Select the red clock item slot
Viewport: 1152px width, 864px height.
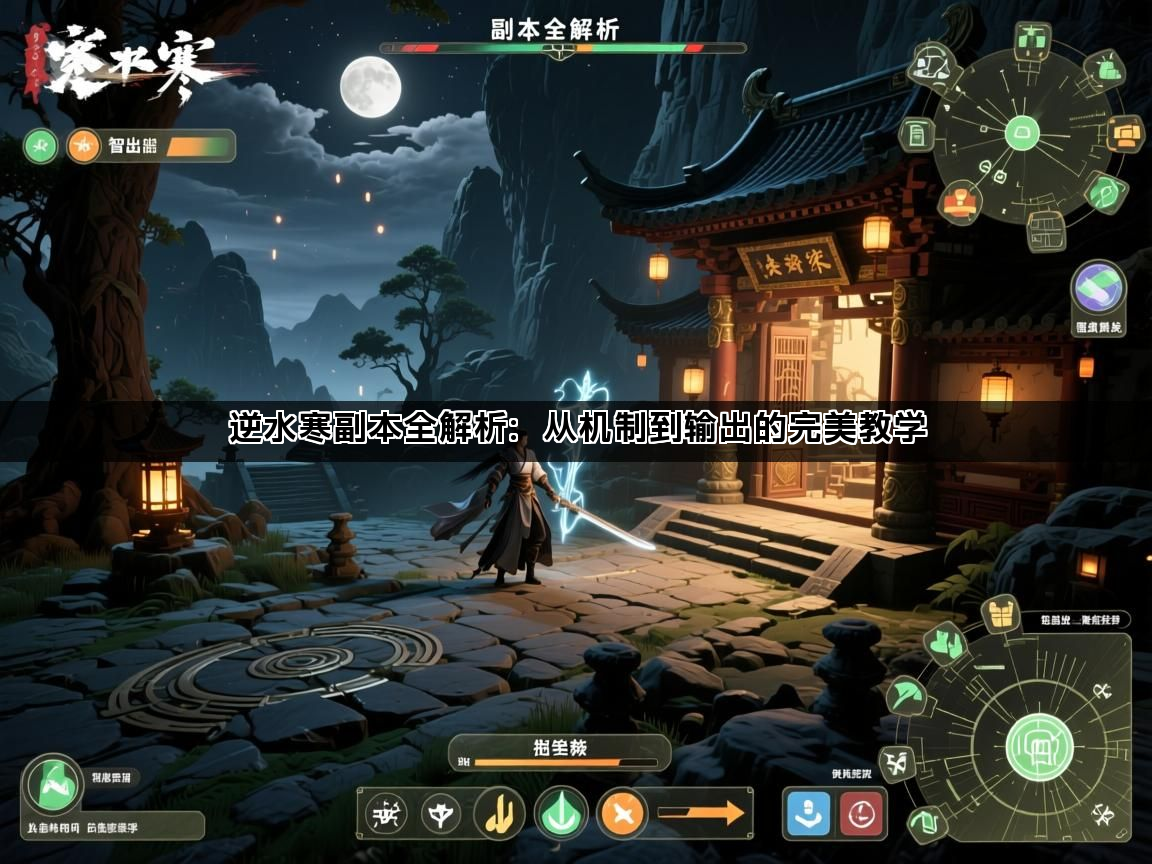click(861, 813)
